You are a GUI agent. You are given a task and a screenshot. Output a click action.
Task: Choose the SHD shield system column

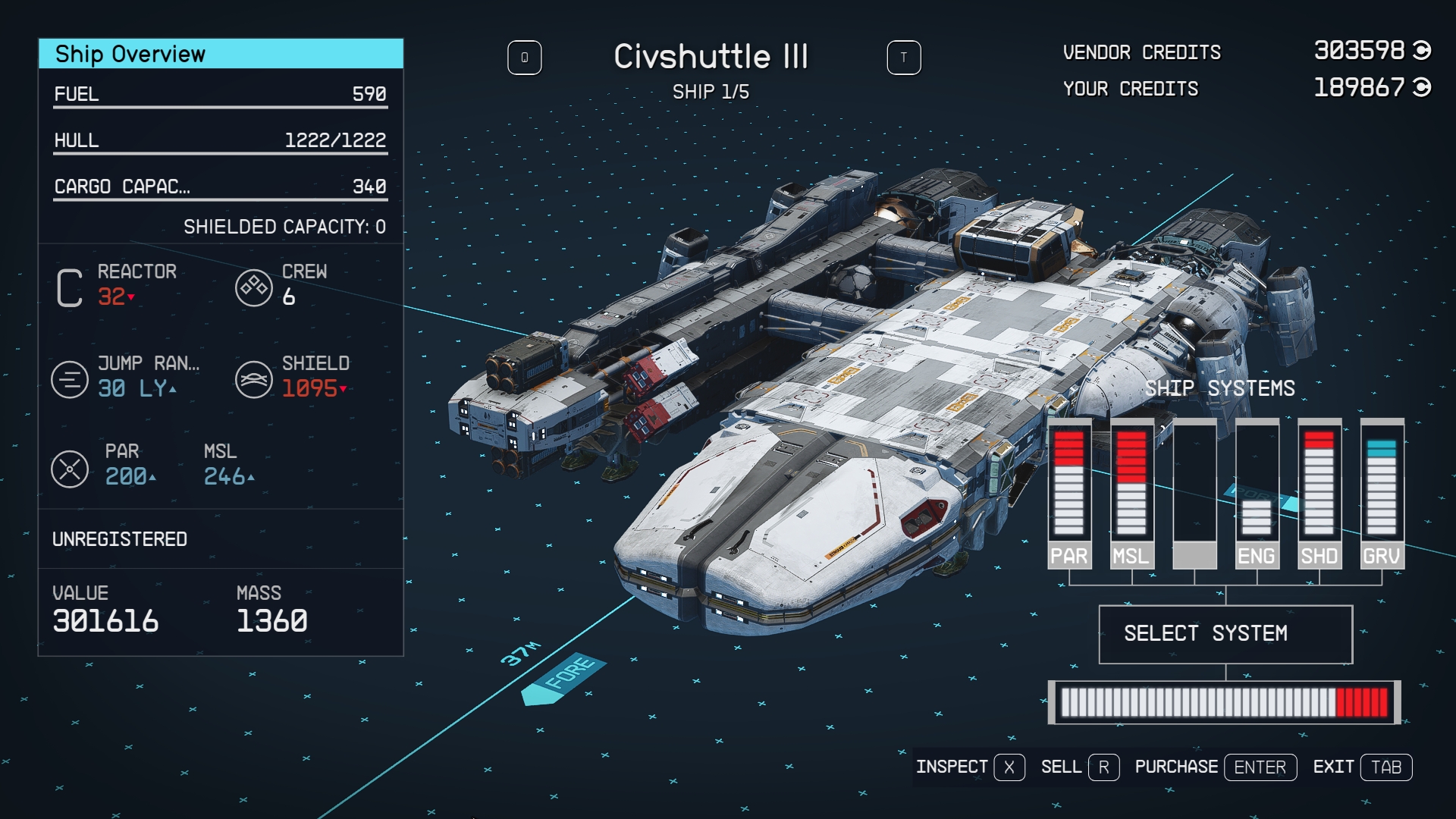click(x=1319, y=494)
